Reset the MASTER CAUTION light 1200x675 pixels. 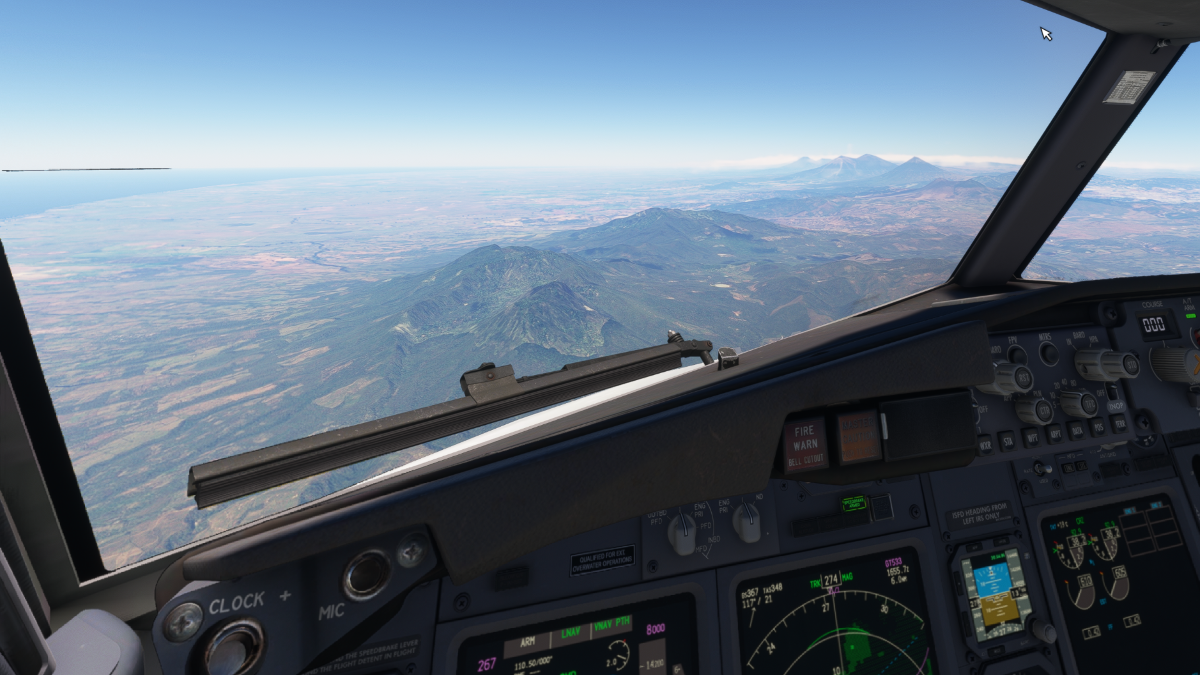(x=858, y=437)
